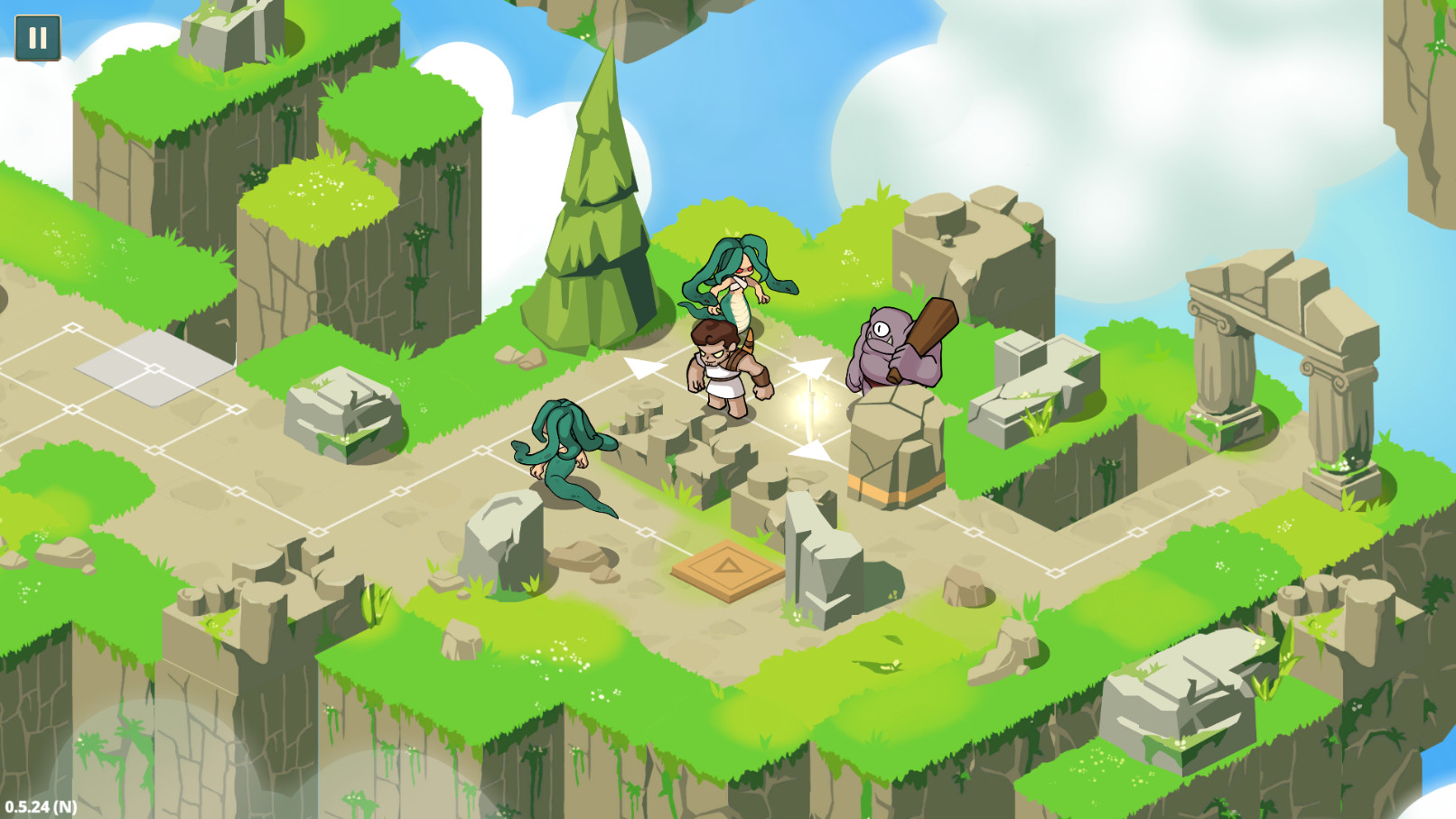The width and height of the screenshot is (1456, 819).
Task: Pause the game
Action: tap(37, 39)
